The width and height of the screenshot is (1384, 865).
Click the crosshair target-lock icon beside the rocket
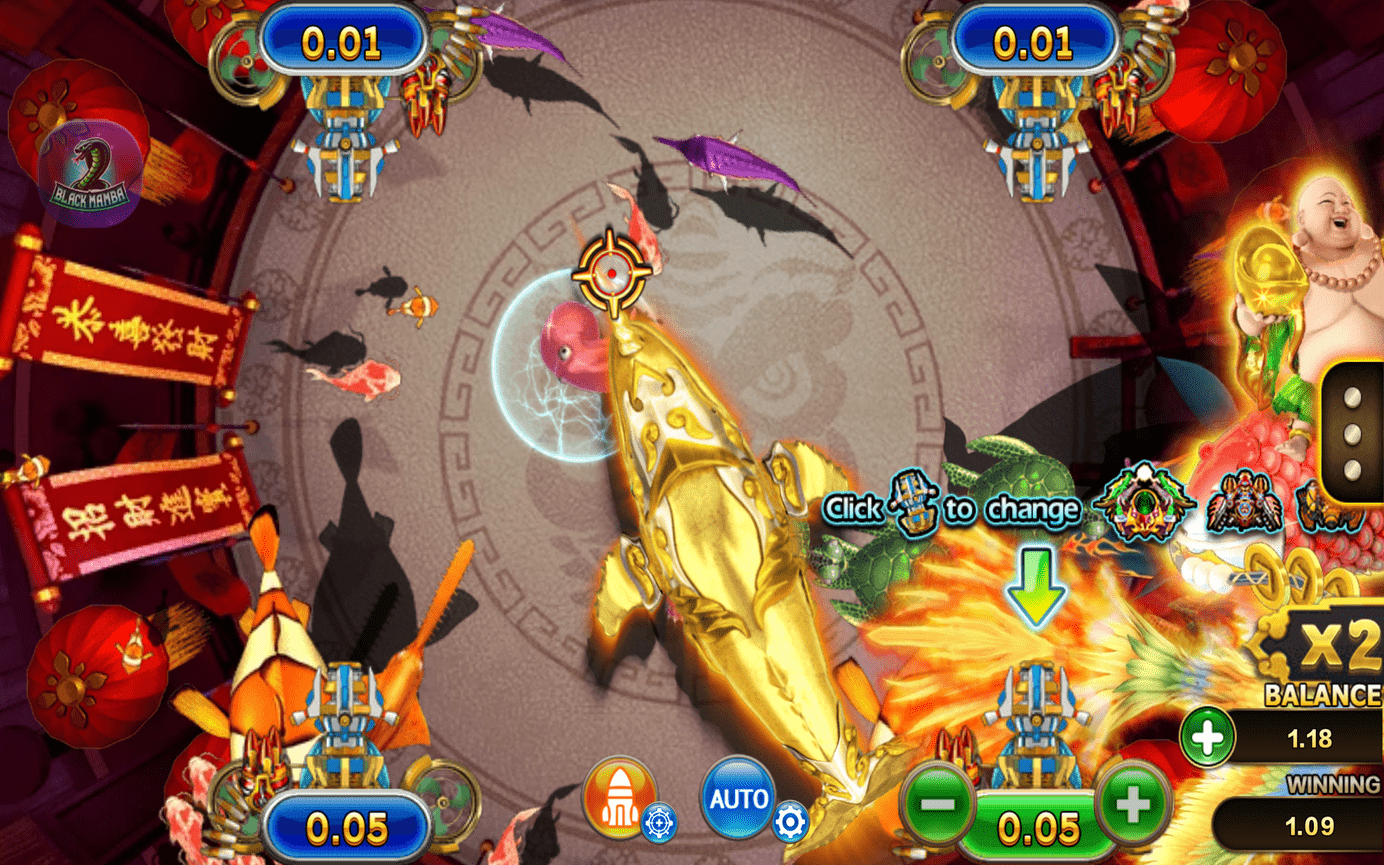659,822
